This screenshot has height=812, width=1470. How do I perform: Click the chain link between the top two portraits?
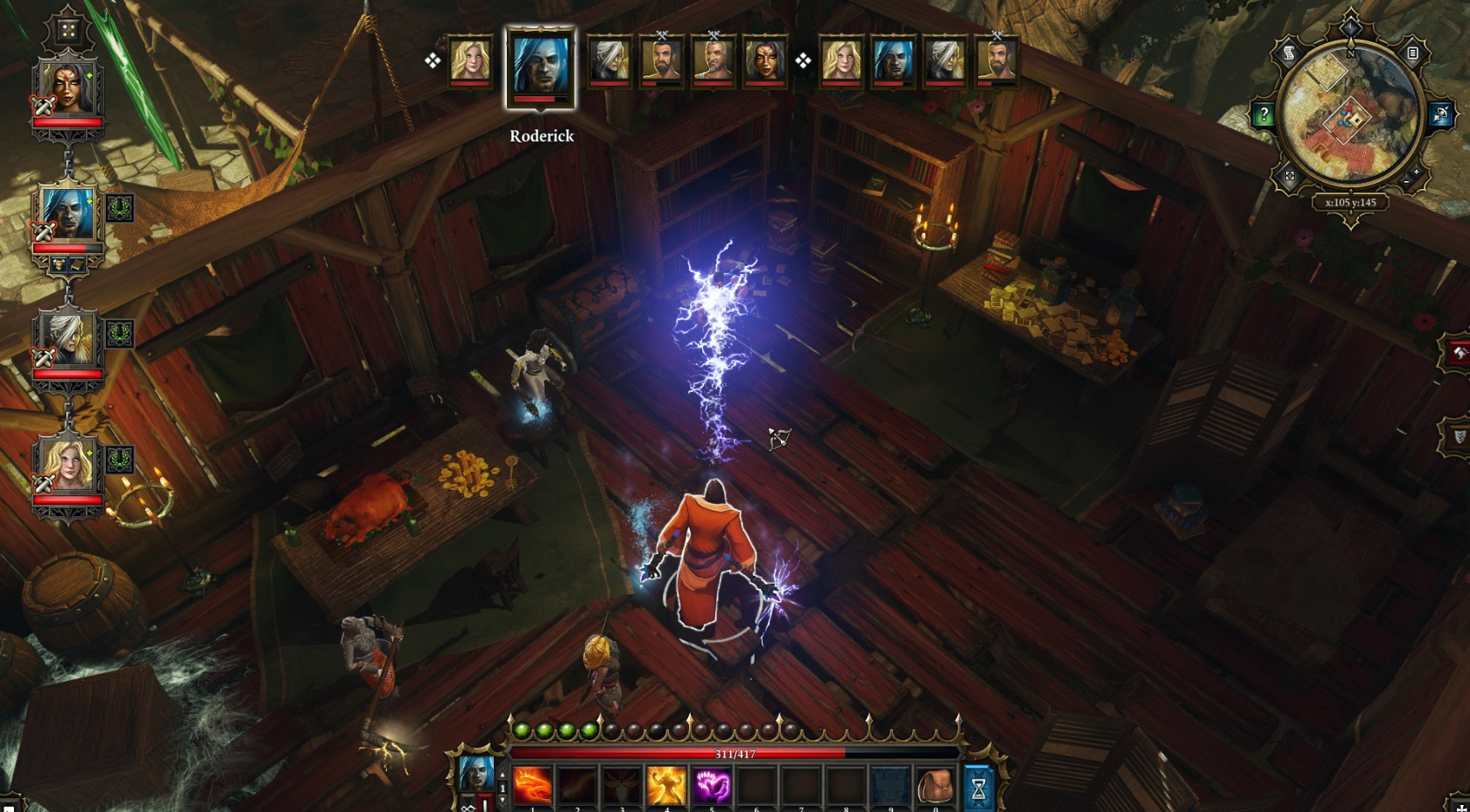pos(68,160)
